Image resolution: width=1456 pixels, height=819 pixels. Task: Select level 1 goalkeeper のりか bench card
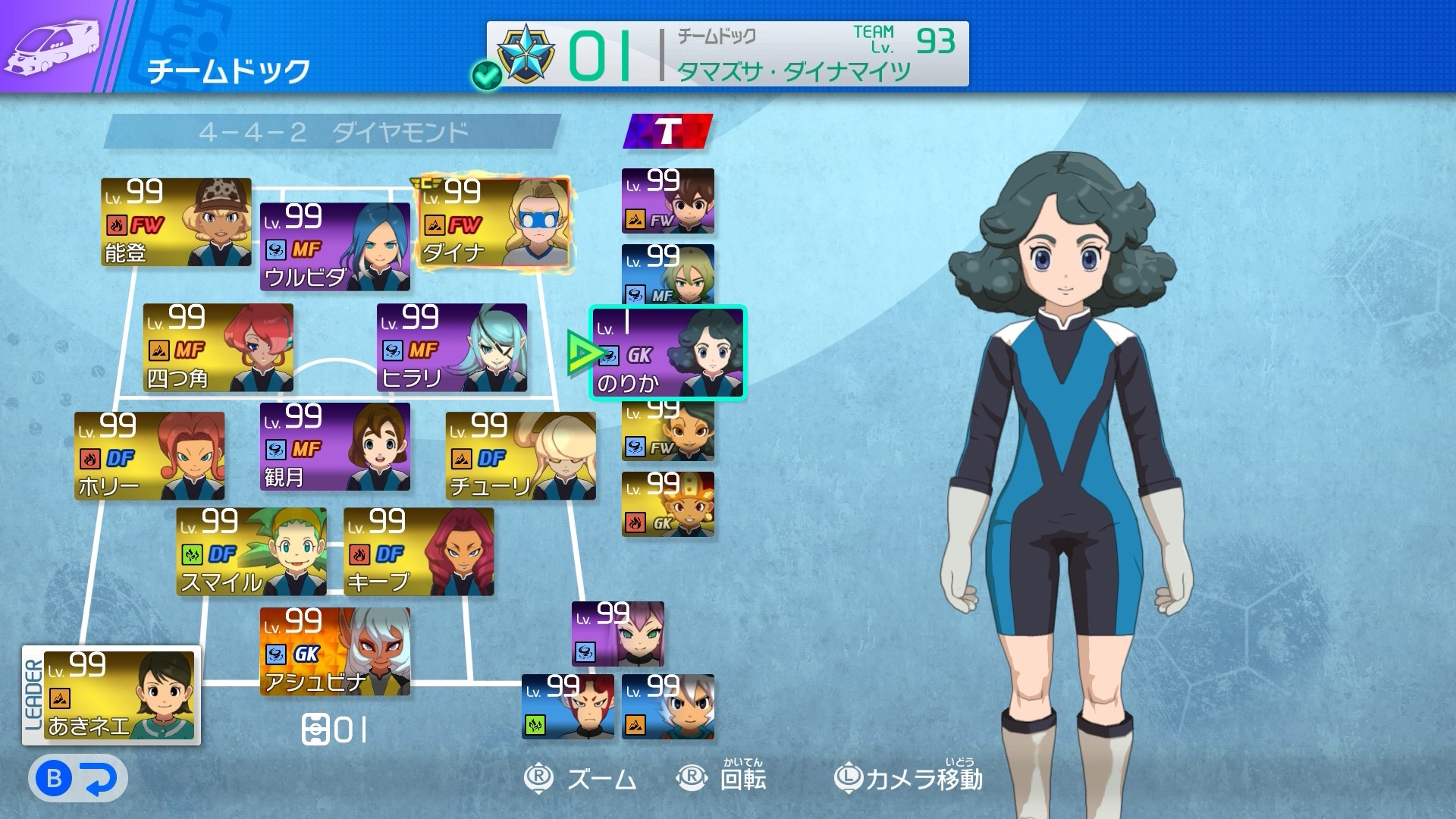[668, 353]
